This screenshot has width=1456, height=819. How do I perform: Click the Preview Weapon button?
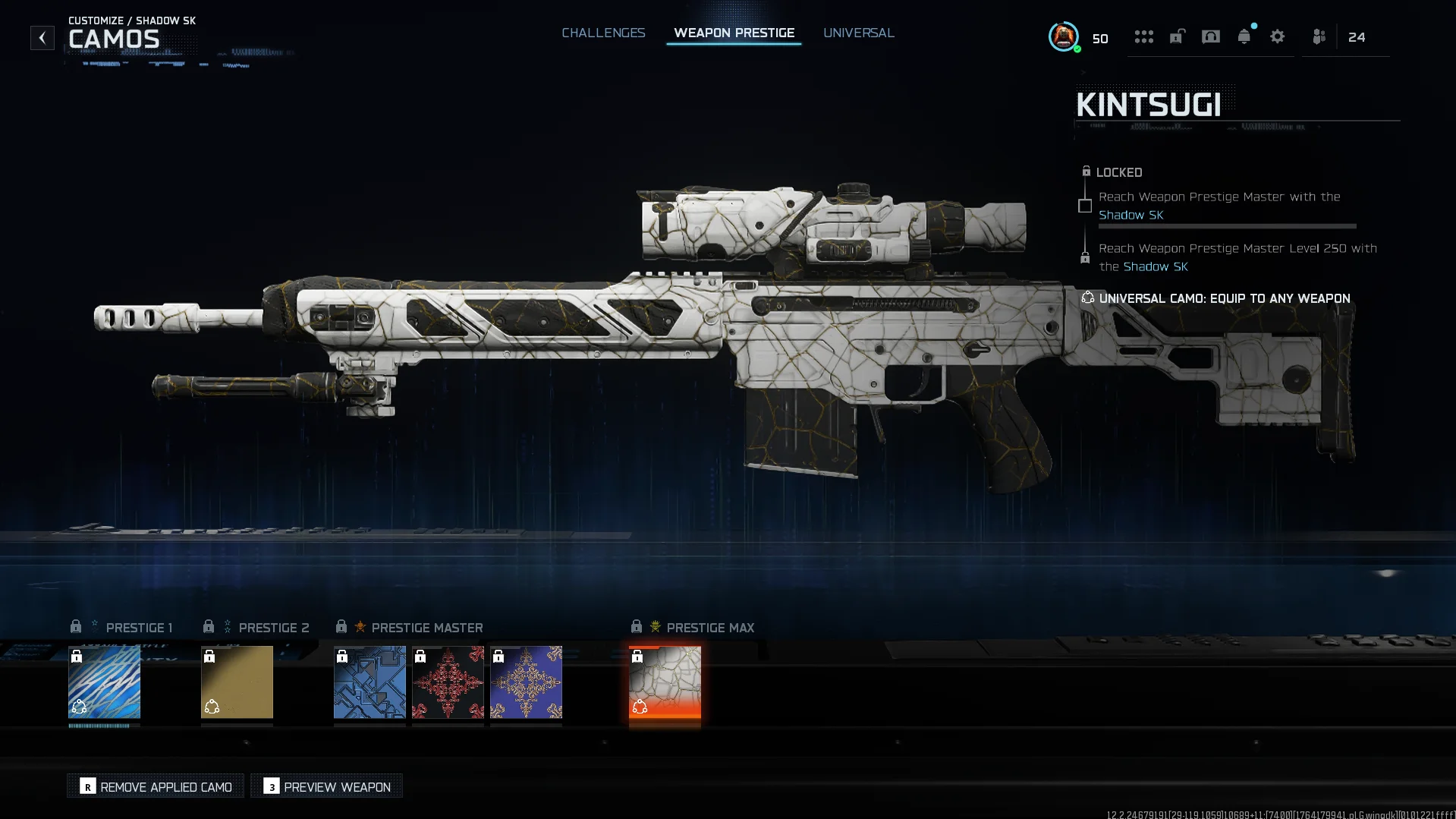[327, 786]
